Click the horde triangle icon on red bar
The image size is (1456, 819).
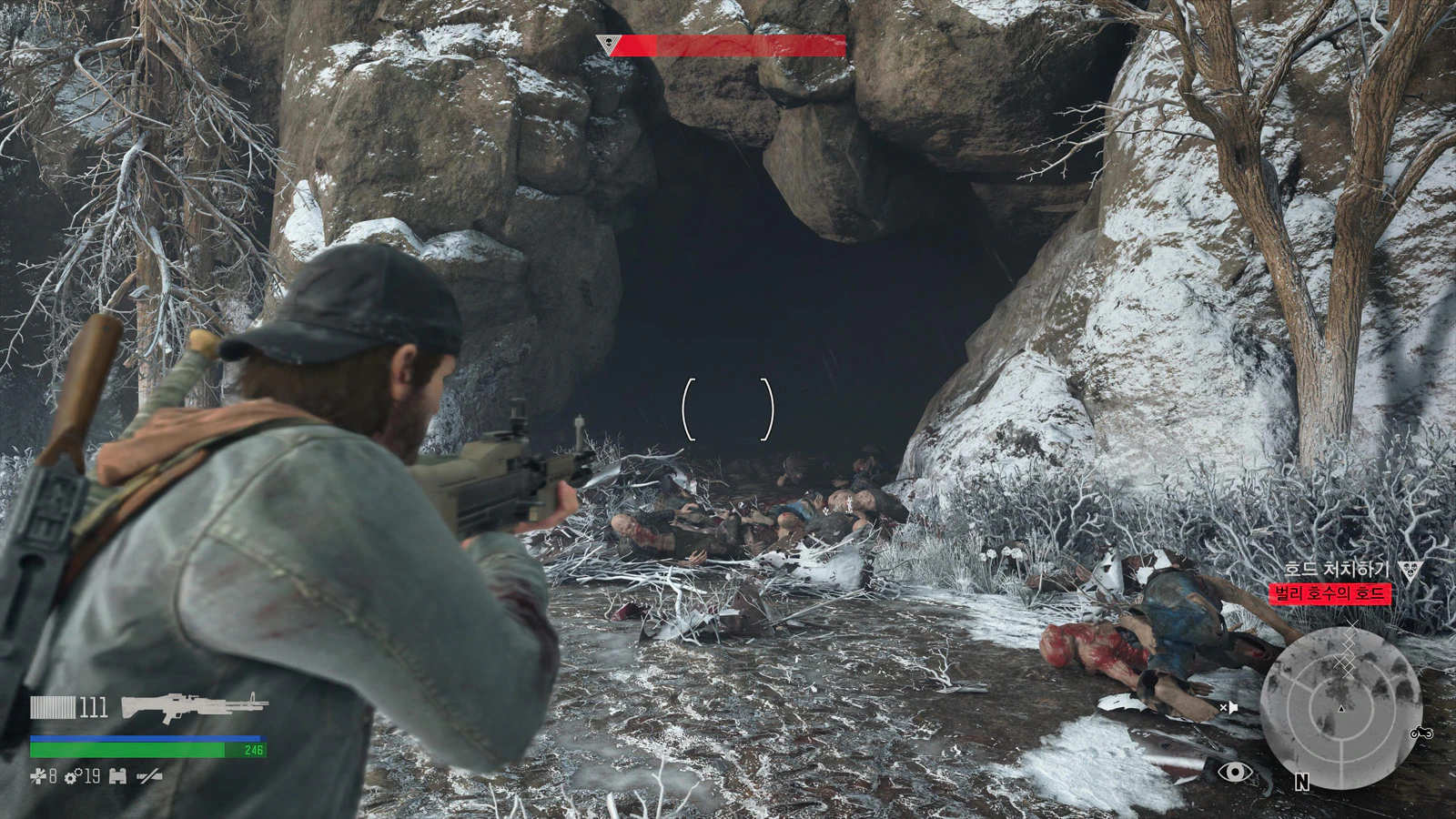pyautogui.click(x=605, y=43)
